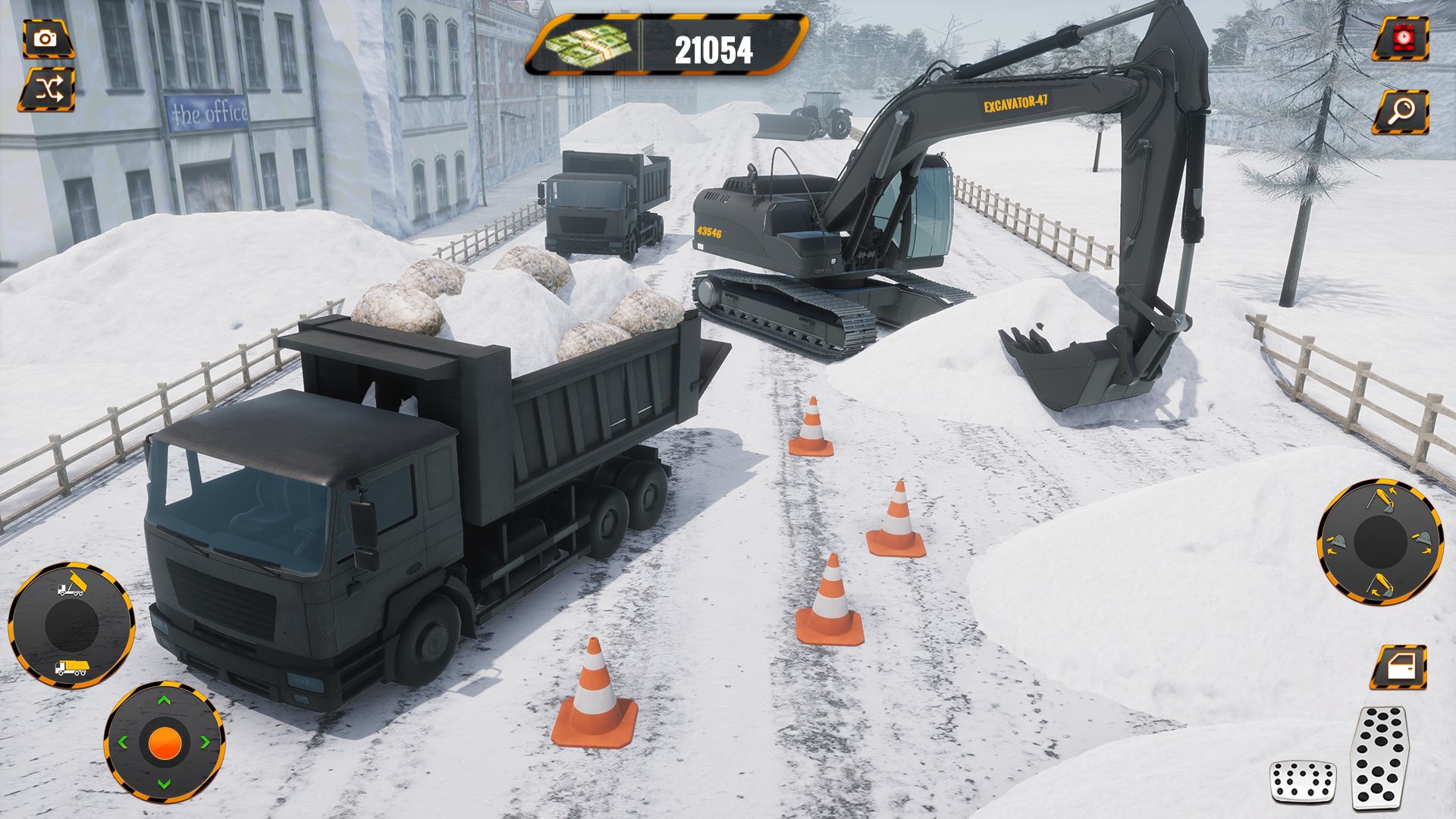Steer with the green down arrow
This screenshot has height=819, width=1456.
point(164,784)
